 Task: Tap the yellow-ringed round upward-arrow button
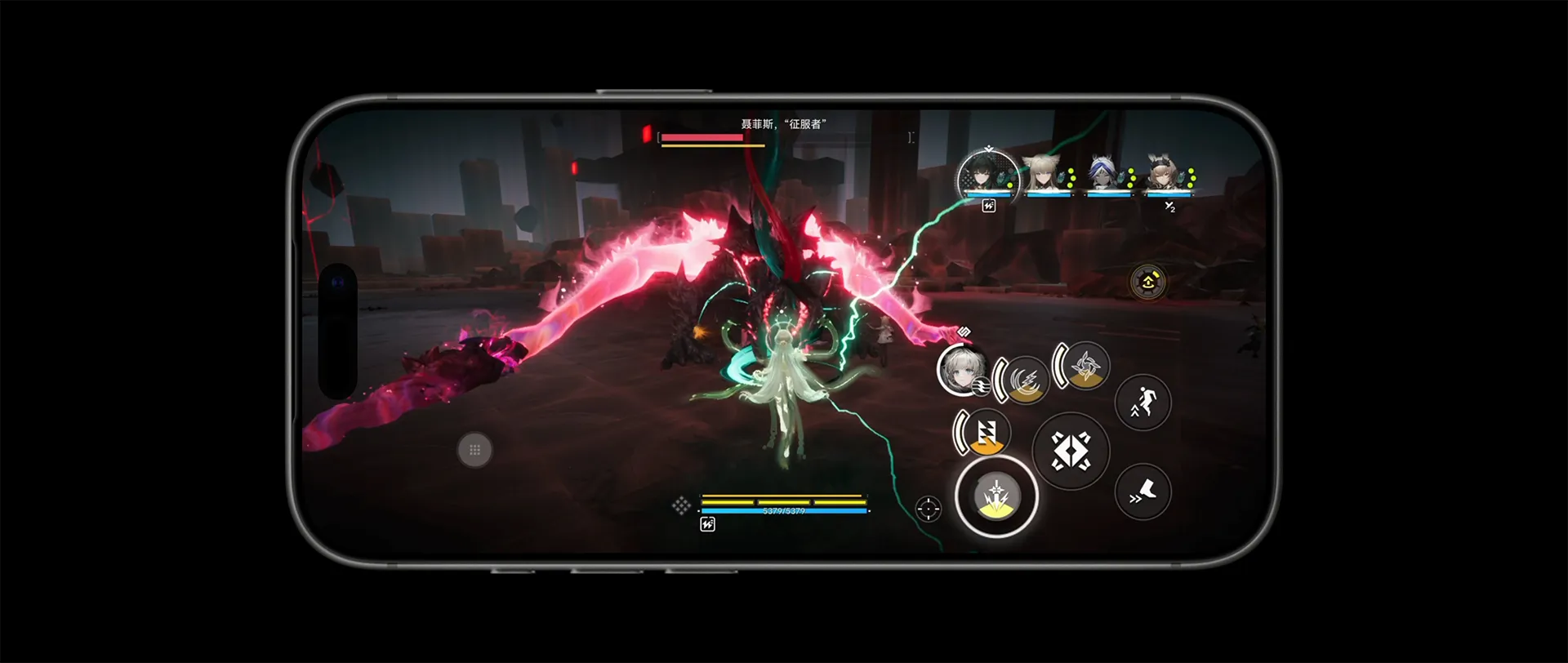click(x=1147, y=283)
